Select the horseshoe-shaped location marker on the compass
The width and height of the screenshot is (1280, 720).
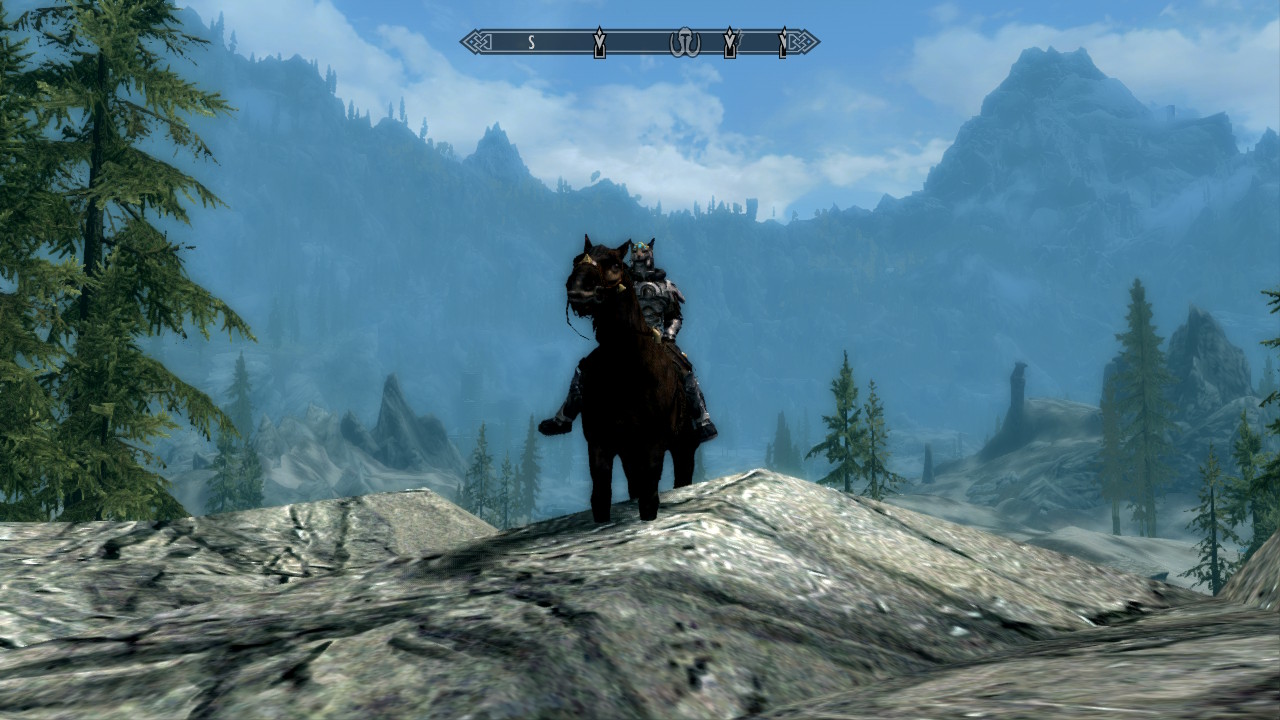pos(685,42)
